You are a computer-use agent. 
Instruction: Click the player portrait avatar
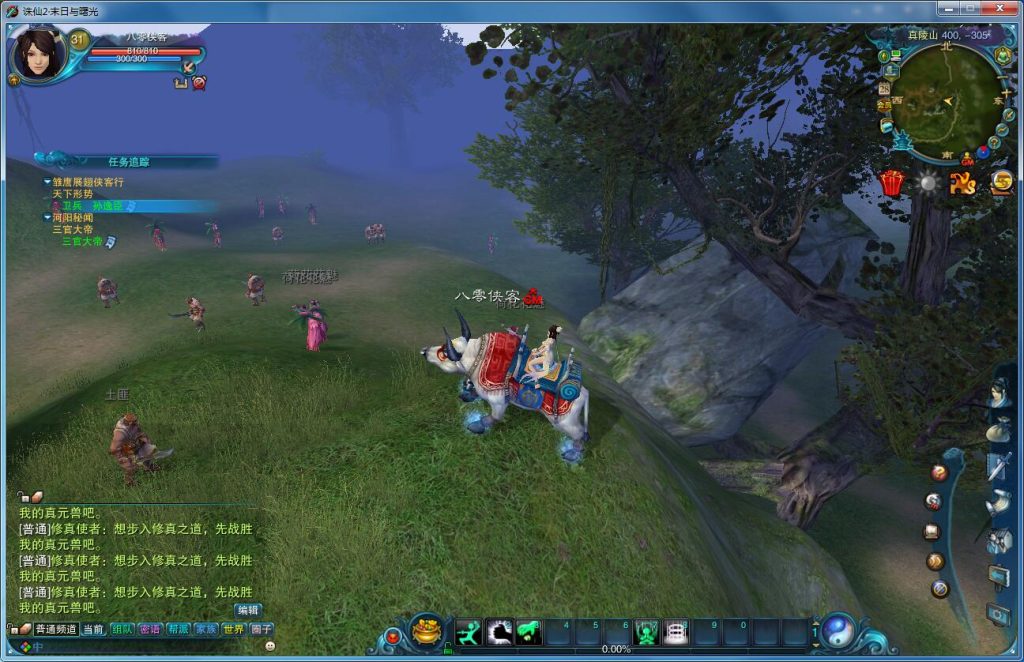[x=40, y=55]
